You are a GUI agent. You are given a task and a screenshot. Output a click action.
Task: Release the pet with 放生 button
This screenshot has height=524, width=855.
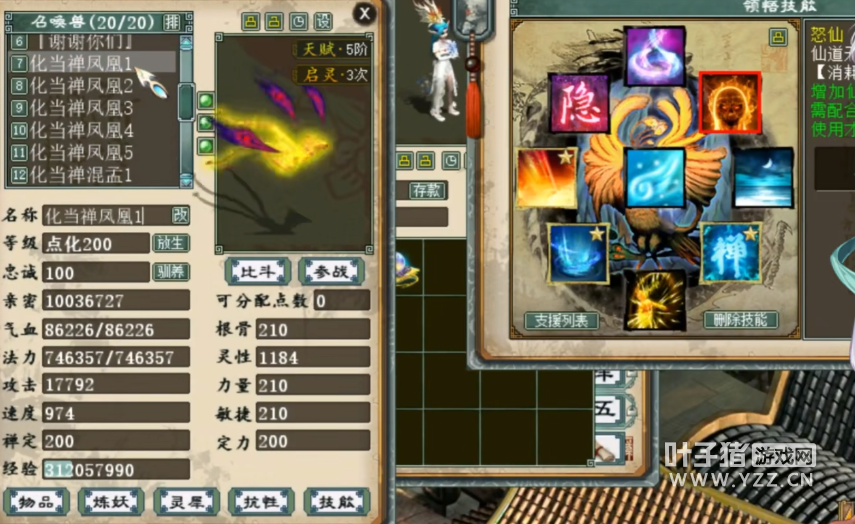point(170,243)
